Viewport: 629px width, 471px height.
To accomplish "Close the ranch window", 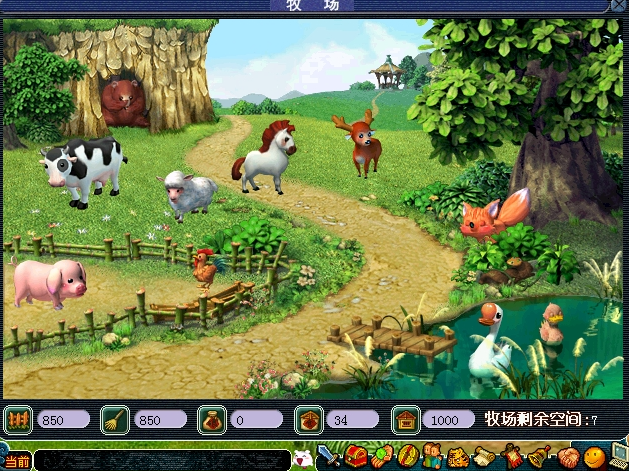I will pos(617,6).
